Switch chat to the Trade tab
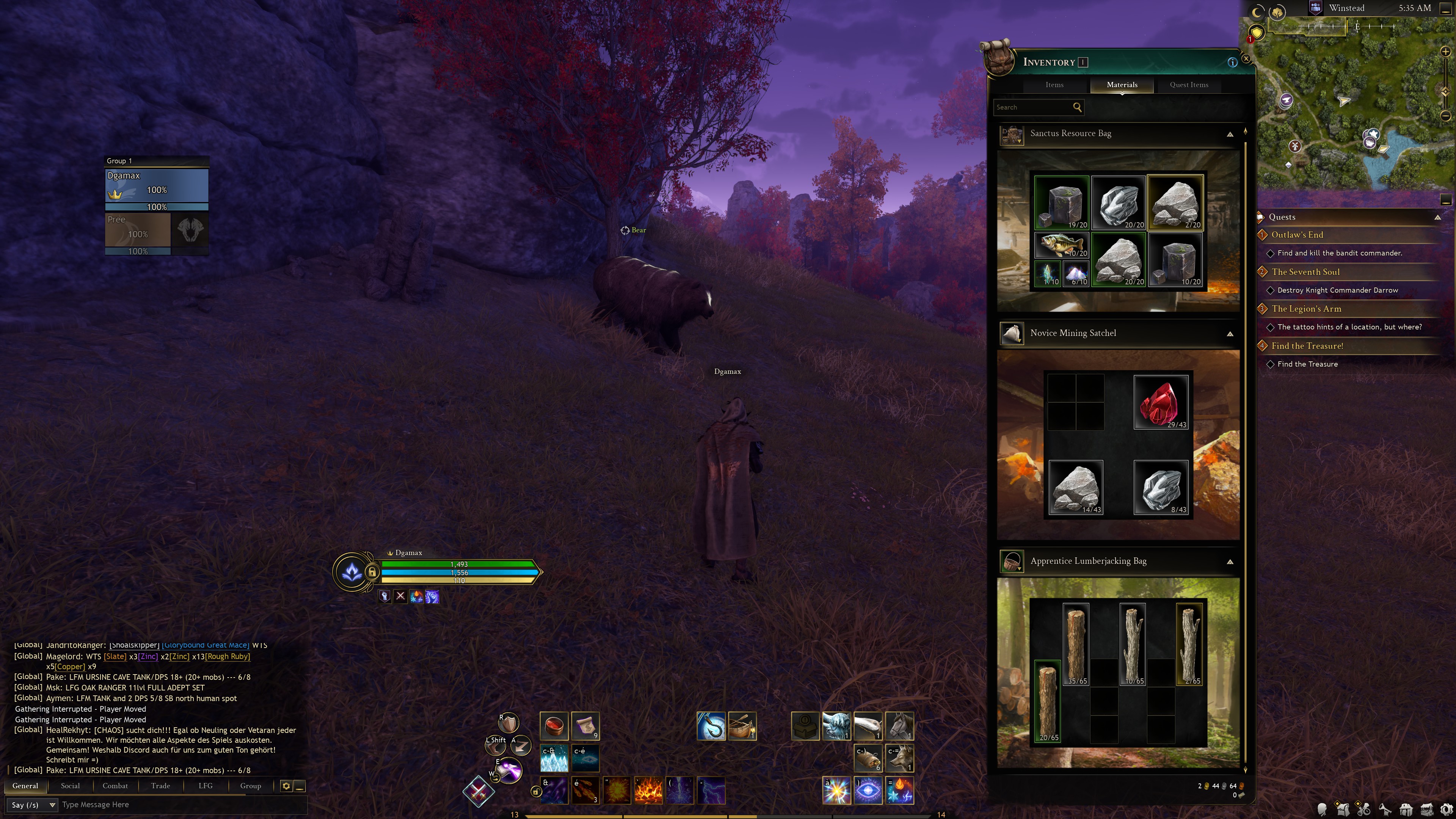Screen dimensions: 1456x819 [x=160, y=786]
